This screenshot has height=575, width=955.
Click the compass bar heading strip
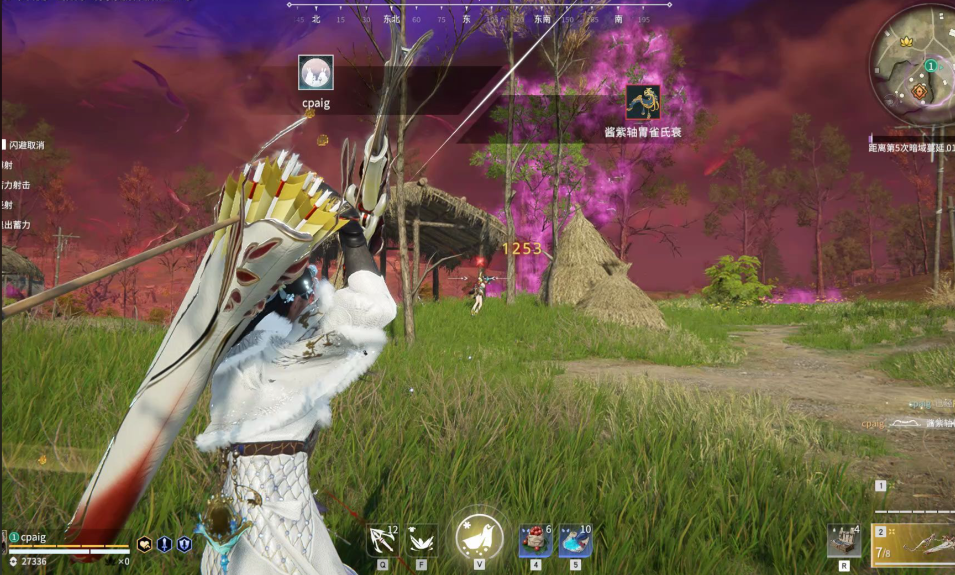coord(480,17)
